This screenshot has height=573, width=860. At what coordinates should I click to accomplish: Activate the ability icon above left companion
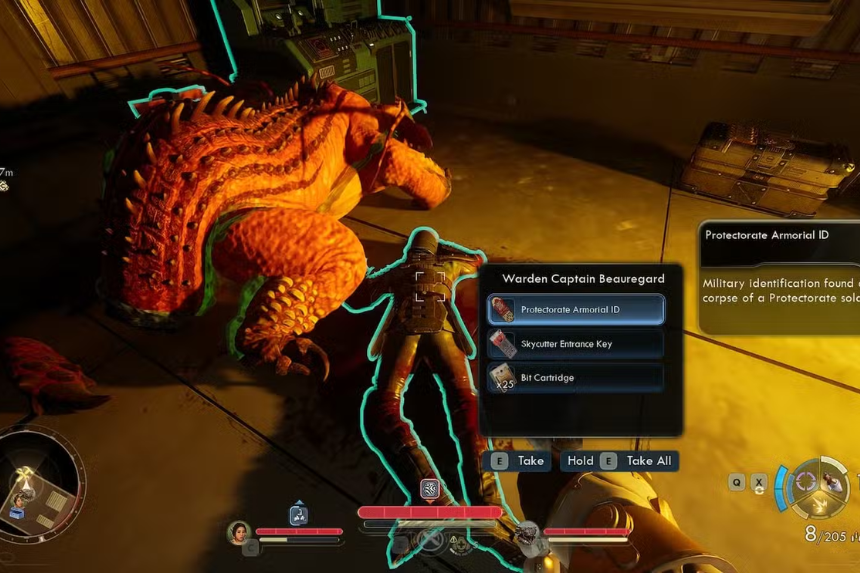tap(298, 515)
